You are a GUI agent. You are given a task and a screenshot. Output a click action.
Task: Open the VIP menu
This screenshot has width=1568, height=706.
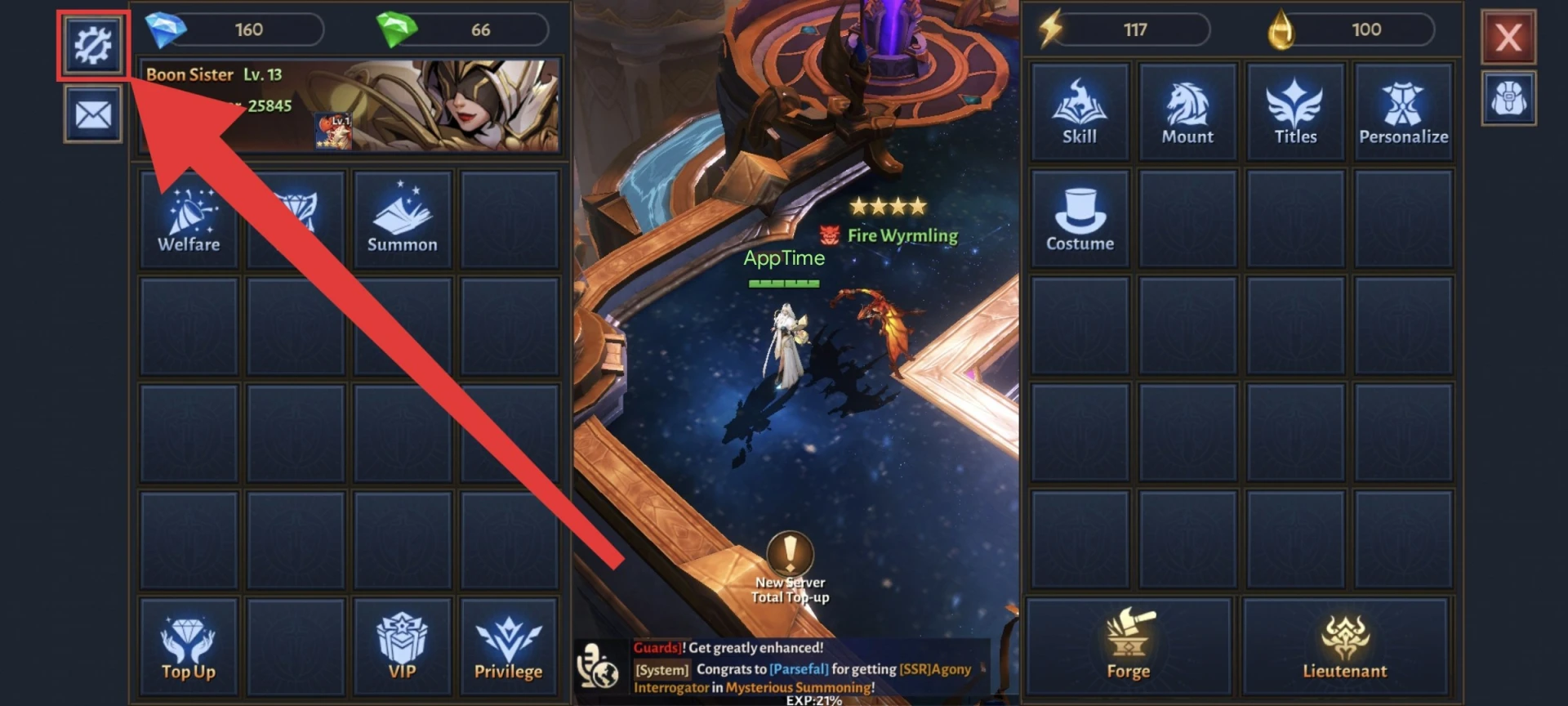tap(402, 647)
